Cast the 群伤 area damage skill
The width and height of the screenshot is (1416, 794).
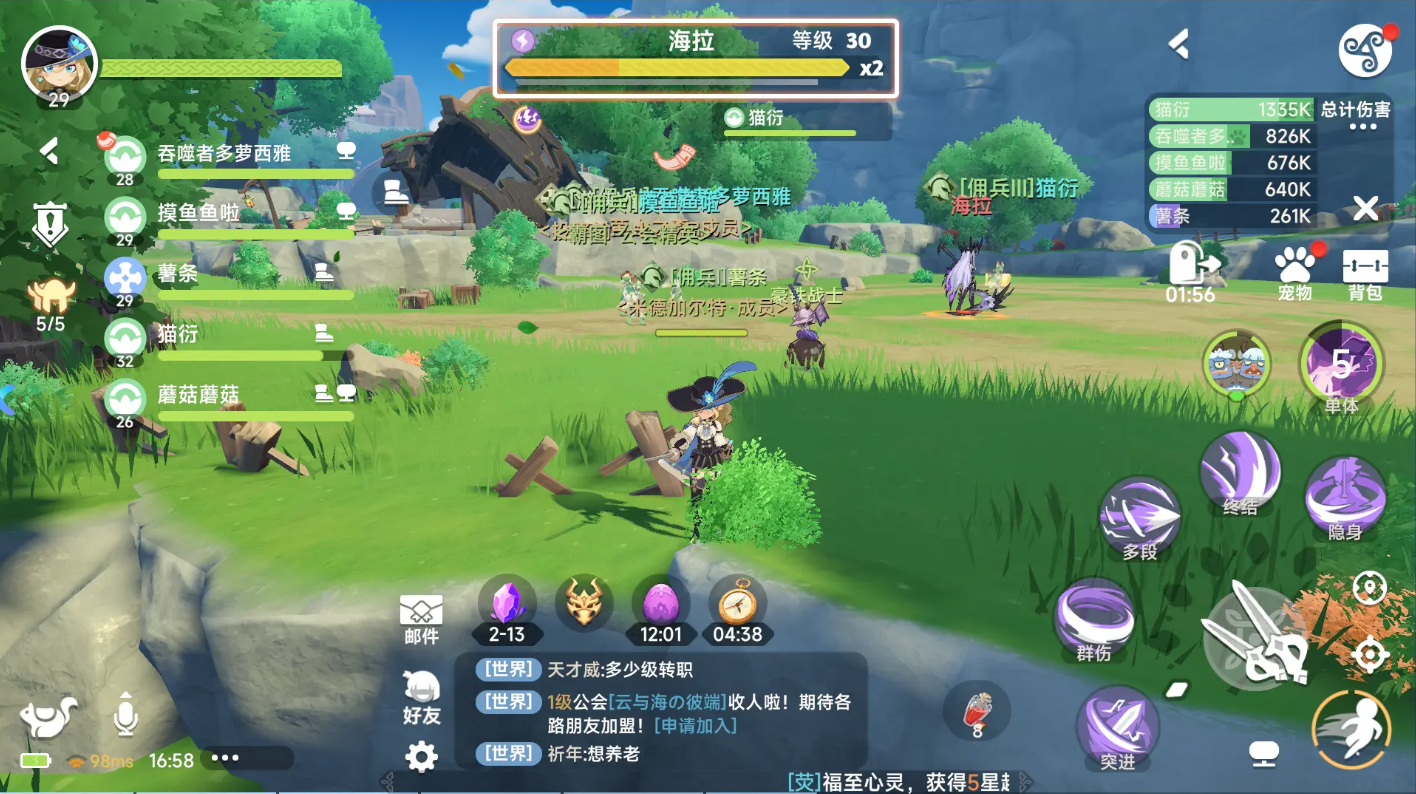click(1094, 620)
